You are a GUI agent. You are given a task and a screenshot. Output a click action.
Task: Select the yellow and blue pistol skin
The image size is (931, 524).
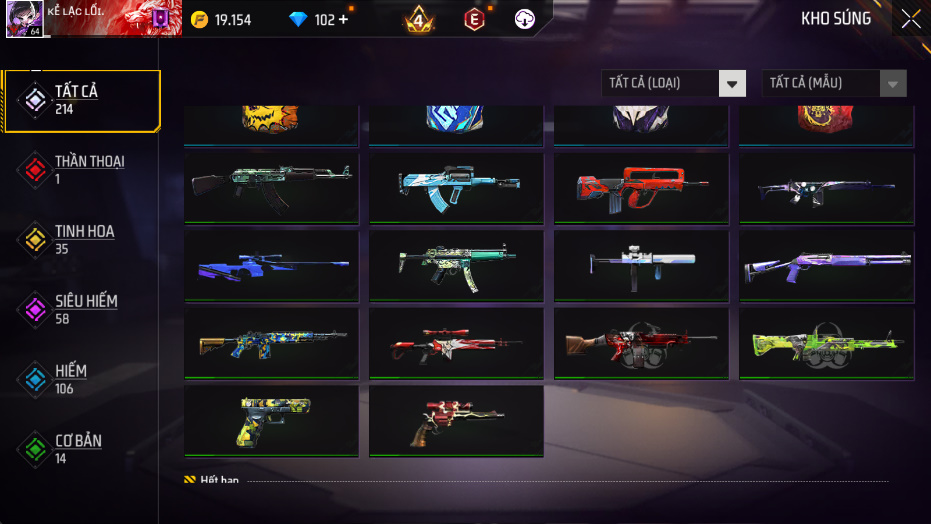tap(271, 421)
